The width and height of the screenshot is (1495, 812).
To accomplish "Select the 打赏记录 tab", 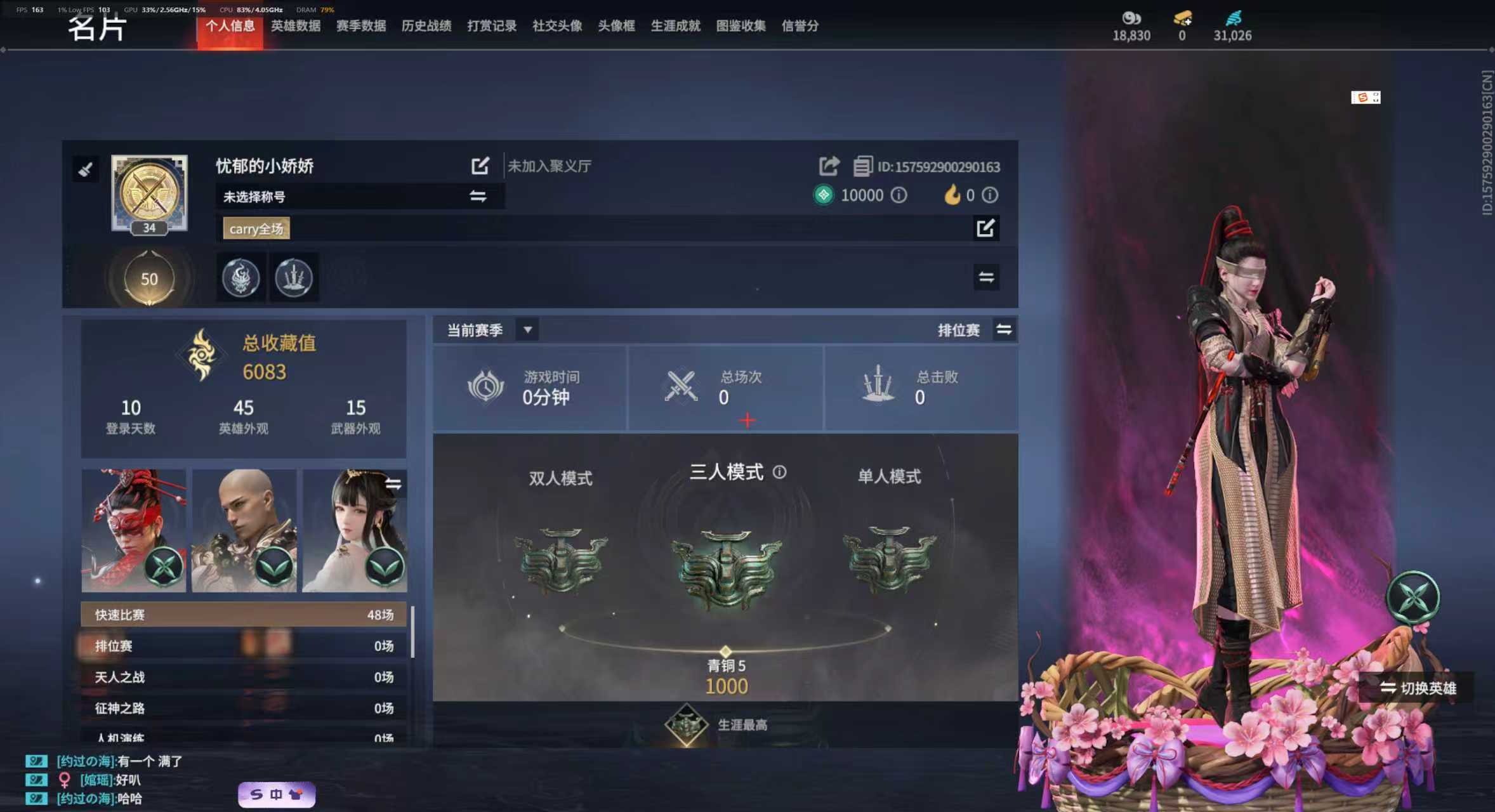I will 492,26.
